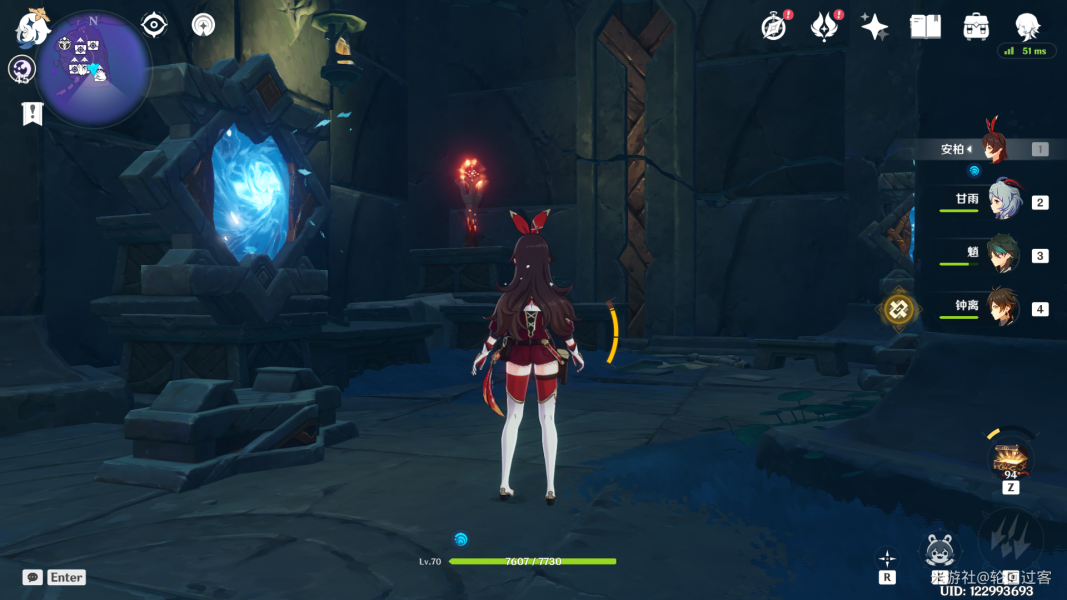Open the backpack inventory
1067x600 pixels.
click(x=976, y=27)
